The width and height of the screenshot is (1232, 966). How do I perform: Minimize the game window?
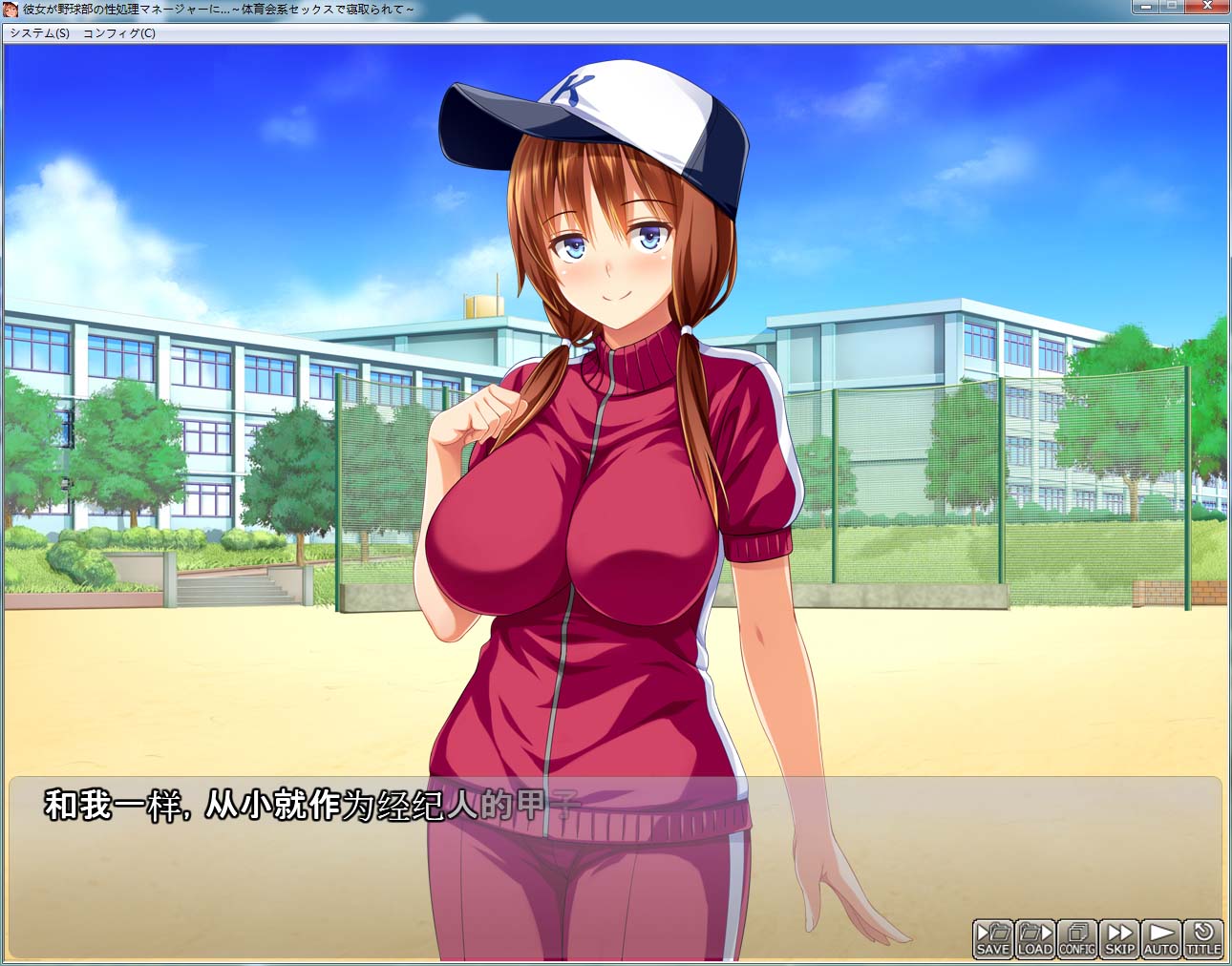[1144, 7]
